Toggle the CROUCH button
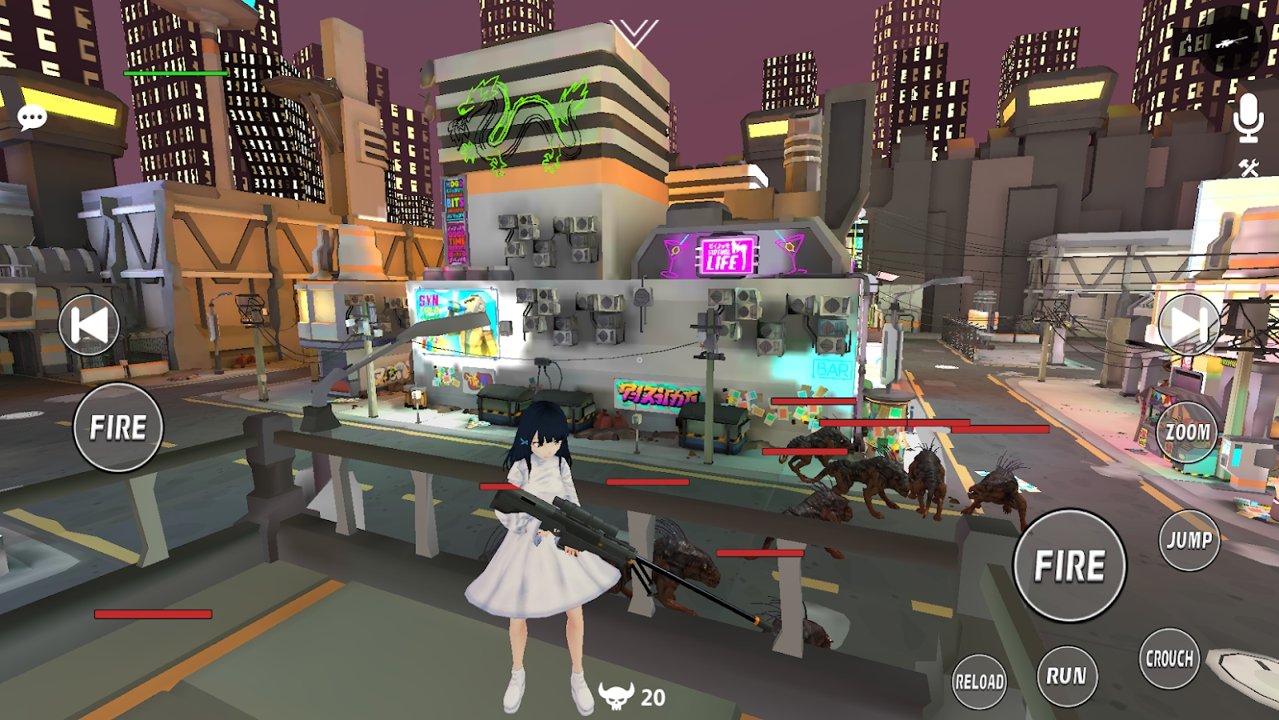 coord(1169,658)
